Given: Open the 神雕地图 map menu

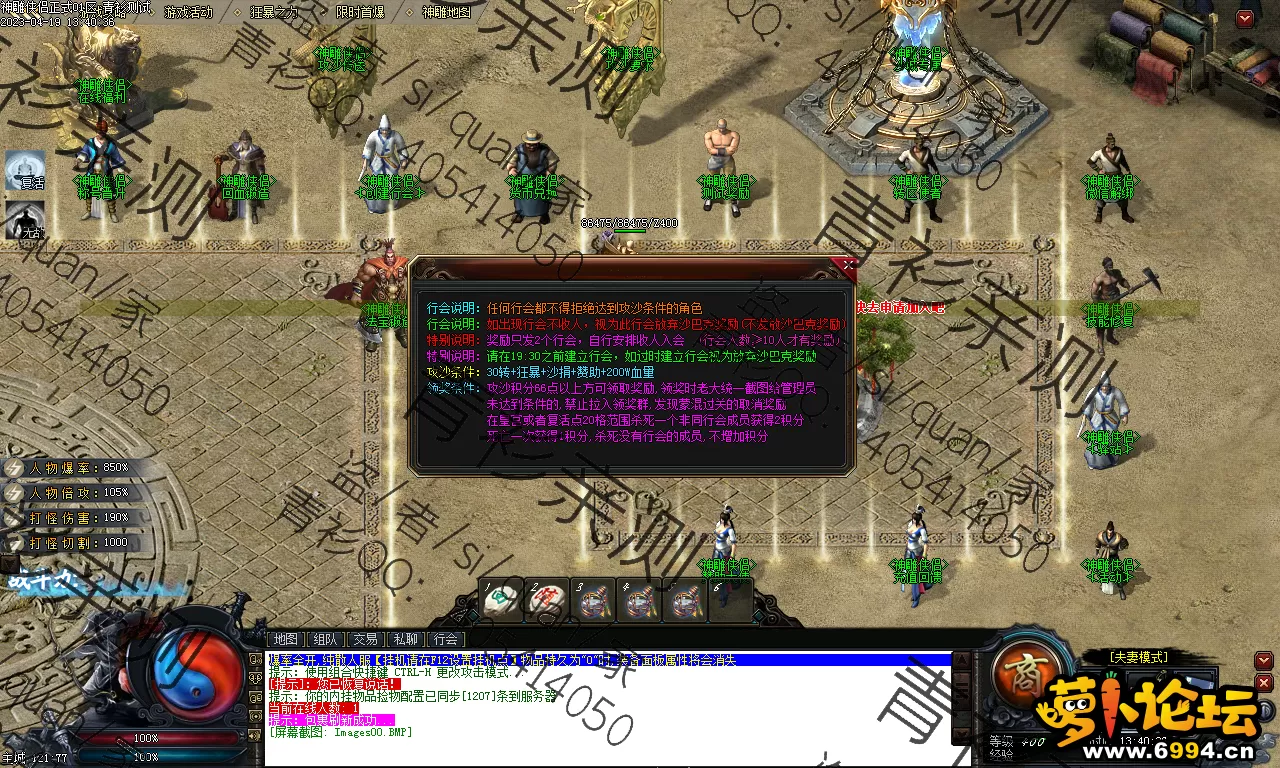Looking at the screenshot, I should [446, 12].
